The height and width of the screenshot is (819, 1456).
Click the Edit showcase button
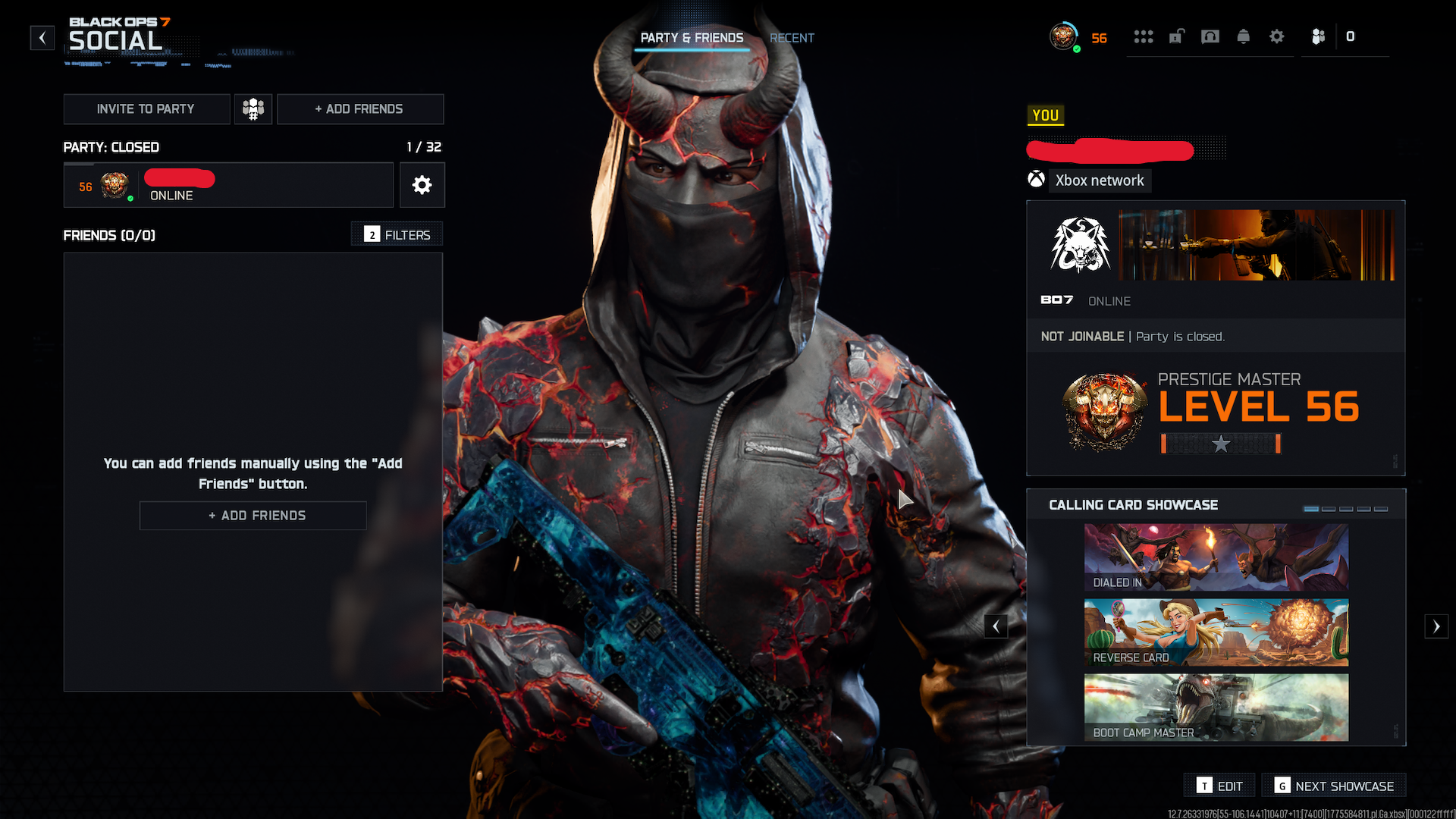[x=1219, y=786]
